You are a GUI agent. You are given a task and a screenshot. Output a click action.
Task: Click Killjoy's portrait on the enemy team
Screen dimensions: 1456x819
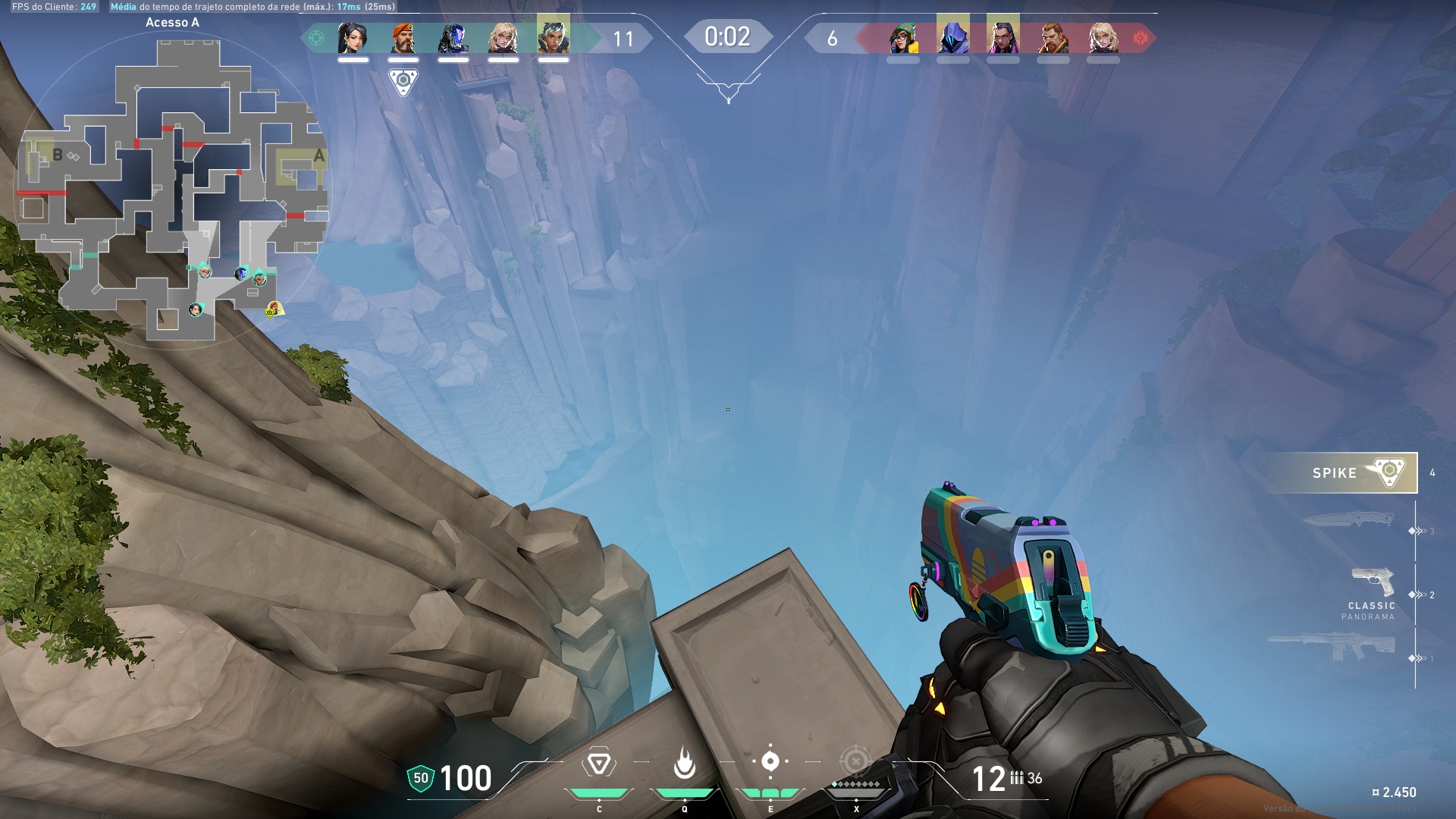click(902, 38)
